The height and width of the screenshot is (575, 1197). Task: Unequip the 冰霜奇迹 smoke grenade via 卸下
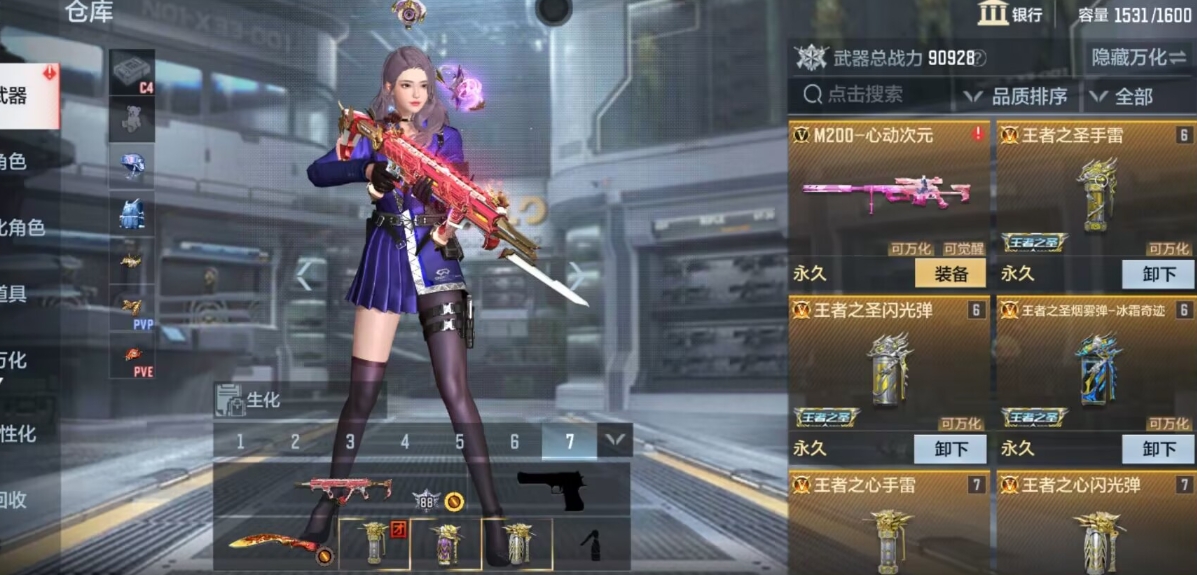1157,448
